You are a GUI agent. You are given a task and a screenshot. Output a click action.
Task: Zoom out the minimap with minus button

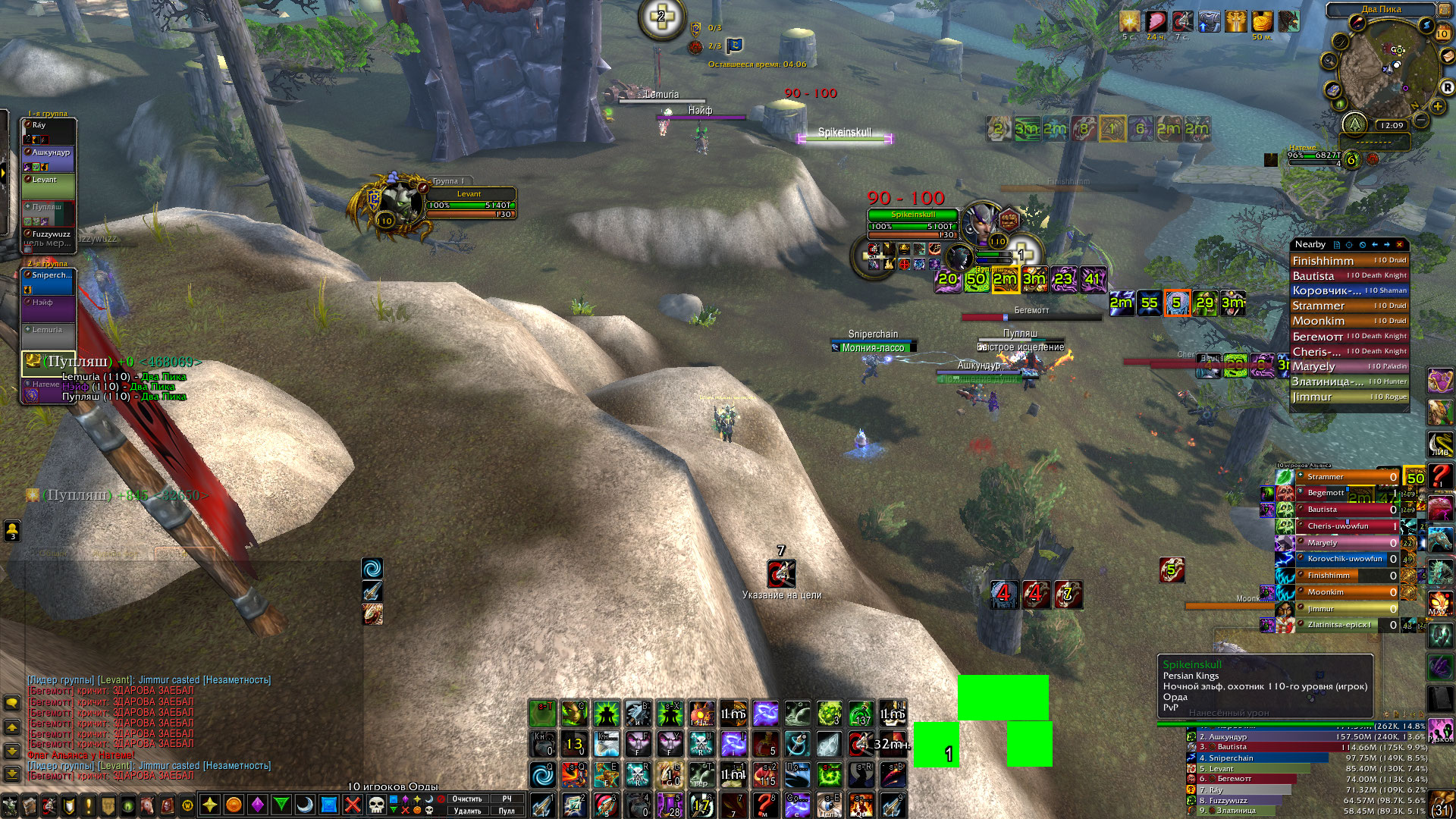[1421, 121]
